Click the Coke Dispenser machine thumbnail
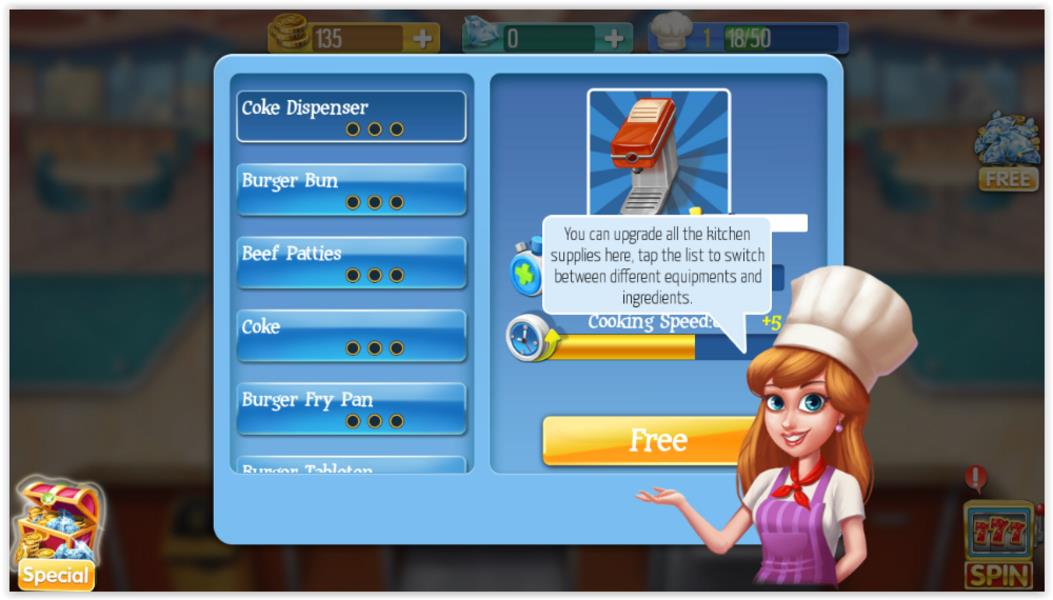The height and width of the screenshot is (600, 1053). pyautogui.click(x=658, y=150)
